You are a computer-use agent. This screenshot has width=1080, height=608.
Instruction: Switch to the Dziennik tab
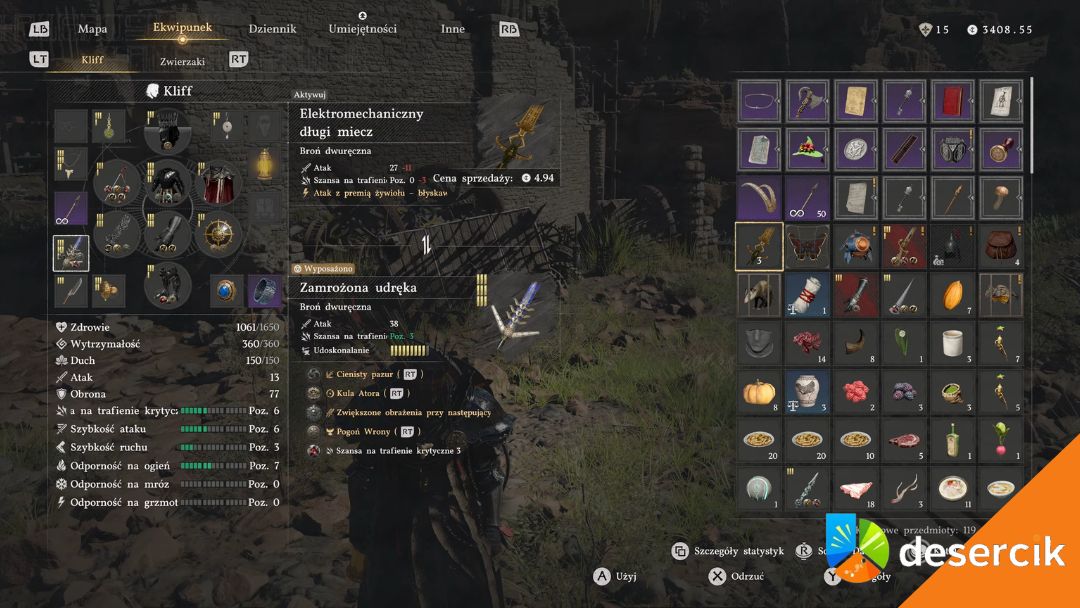point(272,29)
